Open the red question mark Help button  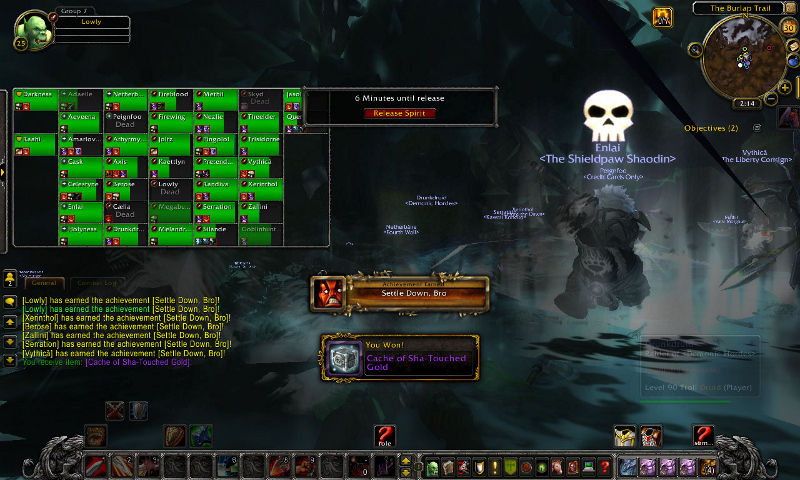pyautogui.click(x=604, y=467)
